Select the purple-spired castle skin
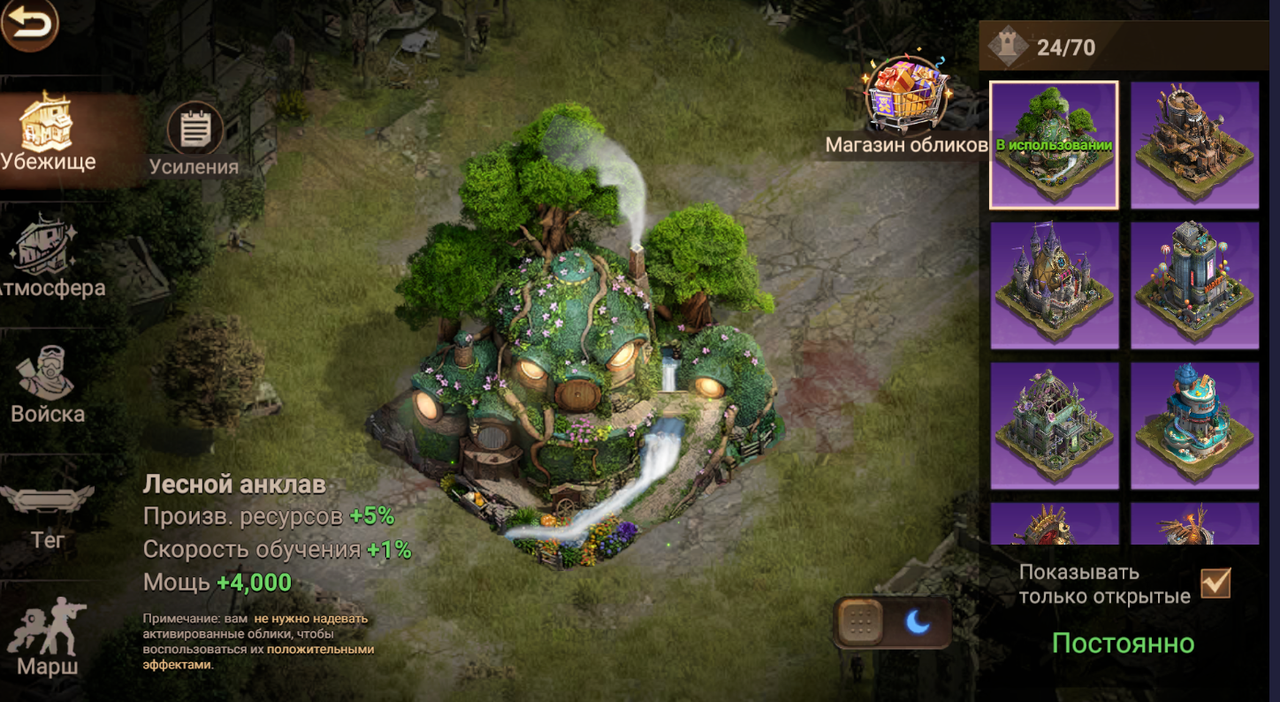The image size is (1280, 702). [x=1054, y=285]
